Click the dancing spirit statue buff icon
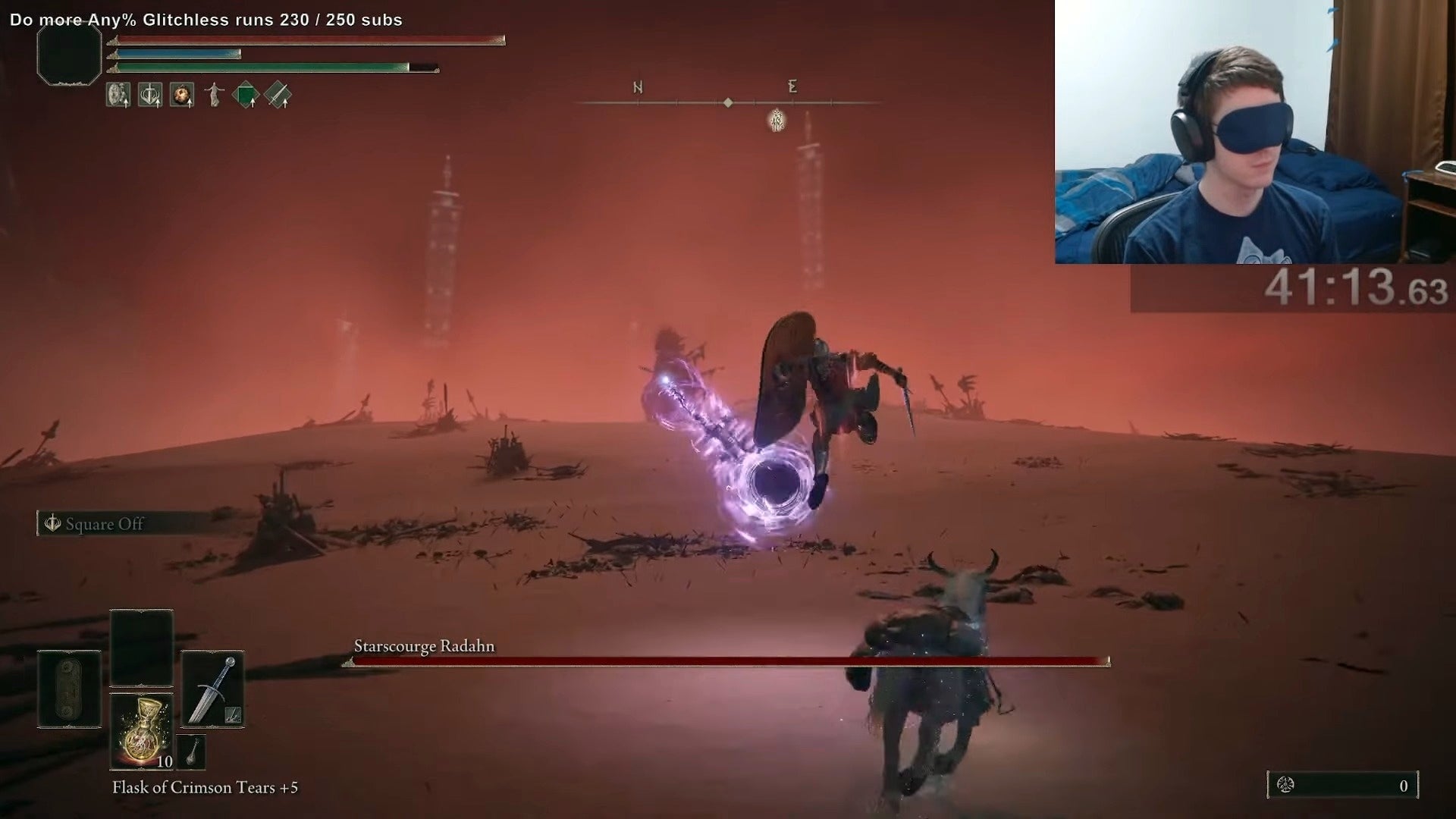 214,95
